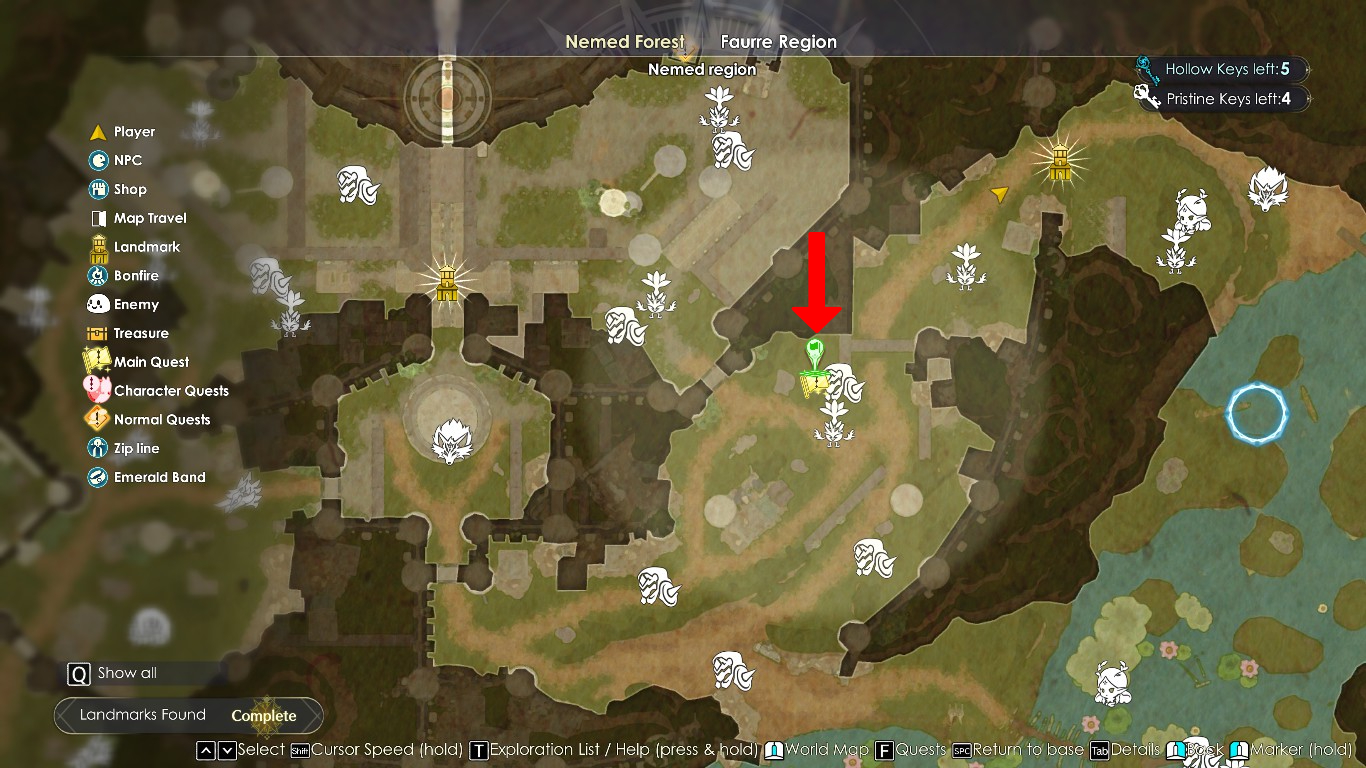
Task: Click the Treasure legend icon
Action: 98,332
